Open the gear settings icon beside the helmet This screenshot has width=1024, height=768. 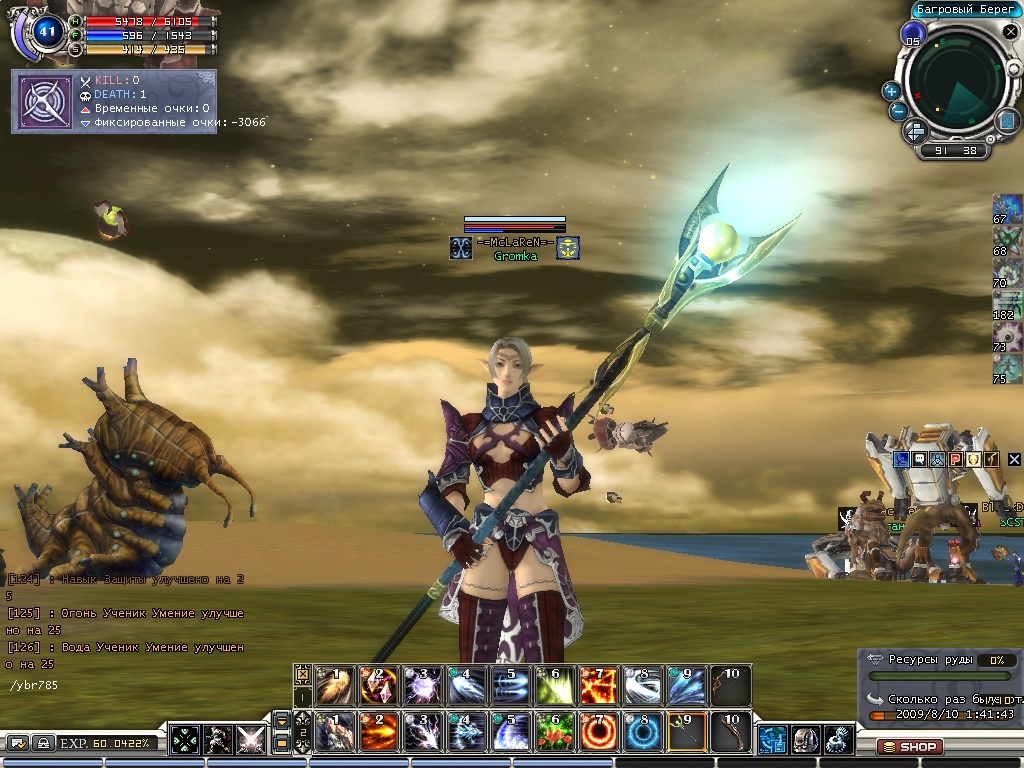839,741
